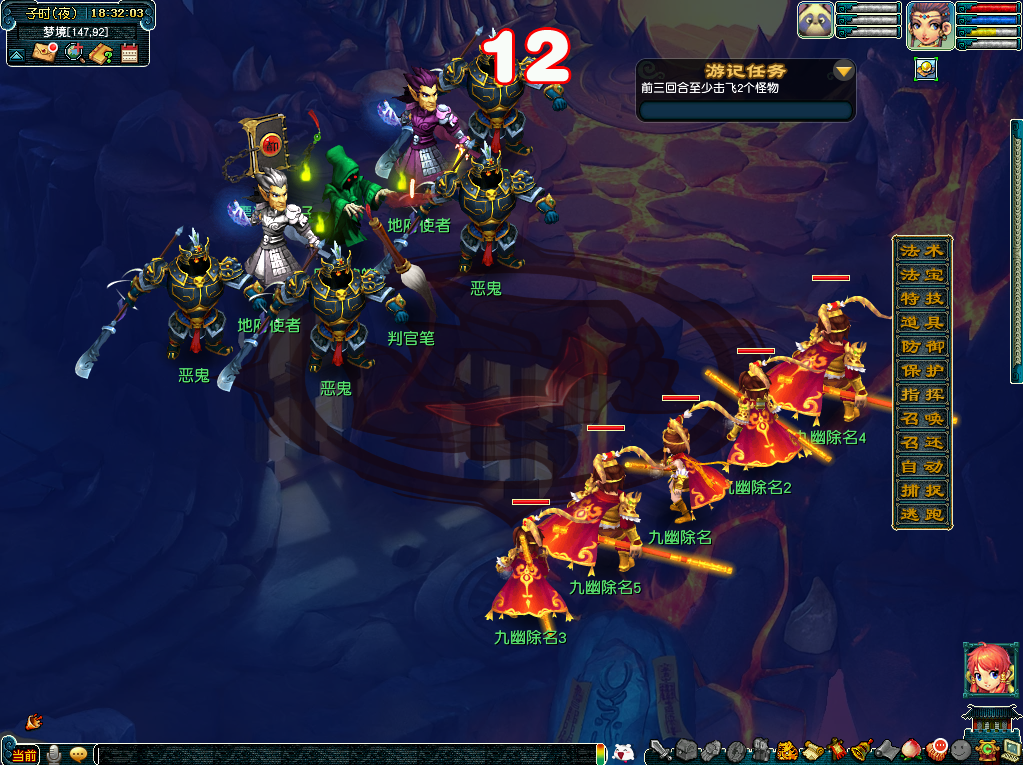Choose the 防御 defend command
The image size is (1023, 765).
[x=921, y=346]
